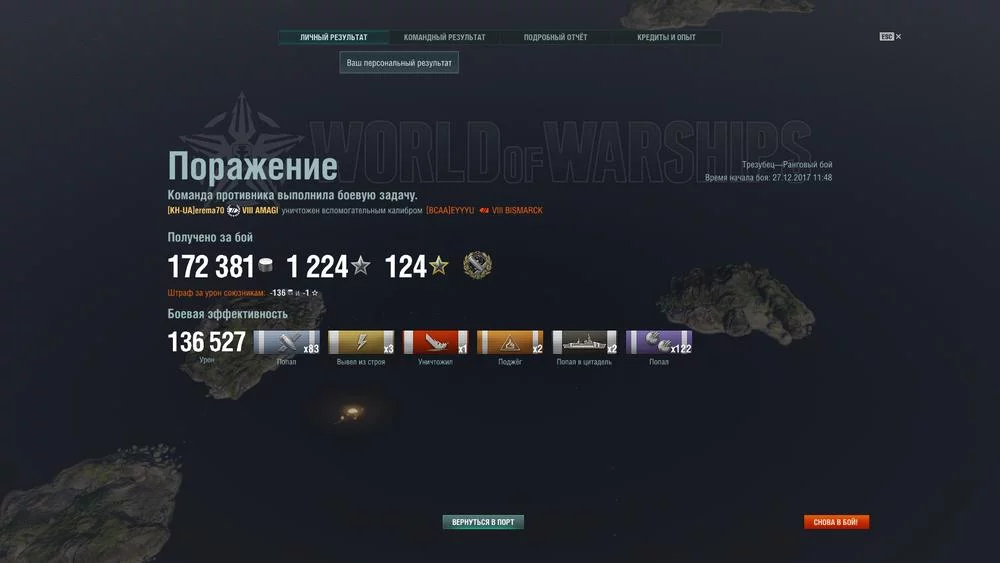Select the red Уничтожил ribbon
The image size is (1000, 563).
coord(435,343)
